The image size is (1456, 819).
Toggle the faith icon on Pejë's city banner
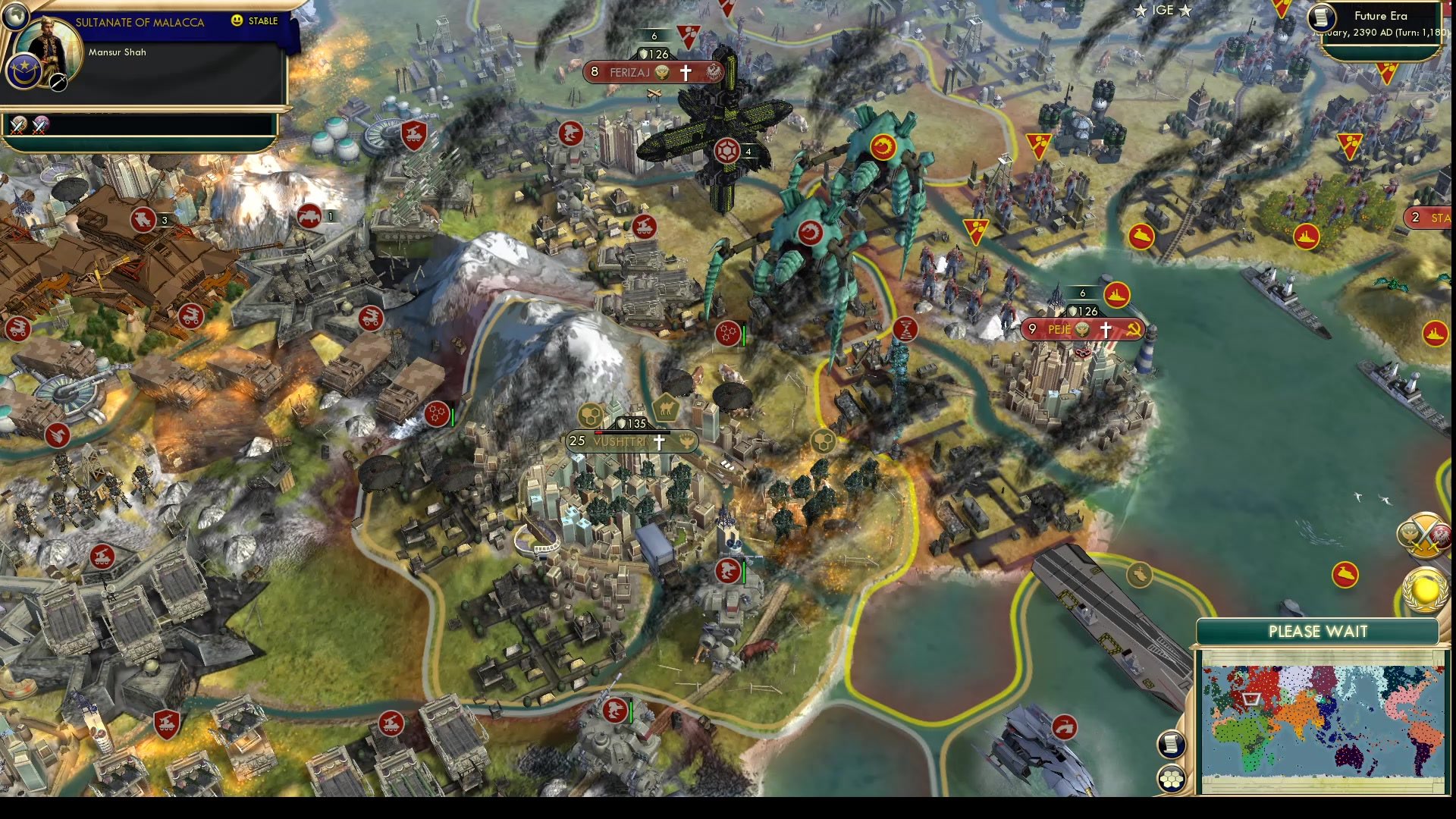(x=1105, y=330)
